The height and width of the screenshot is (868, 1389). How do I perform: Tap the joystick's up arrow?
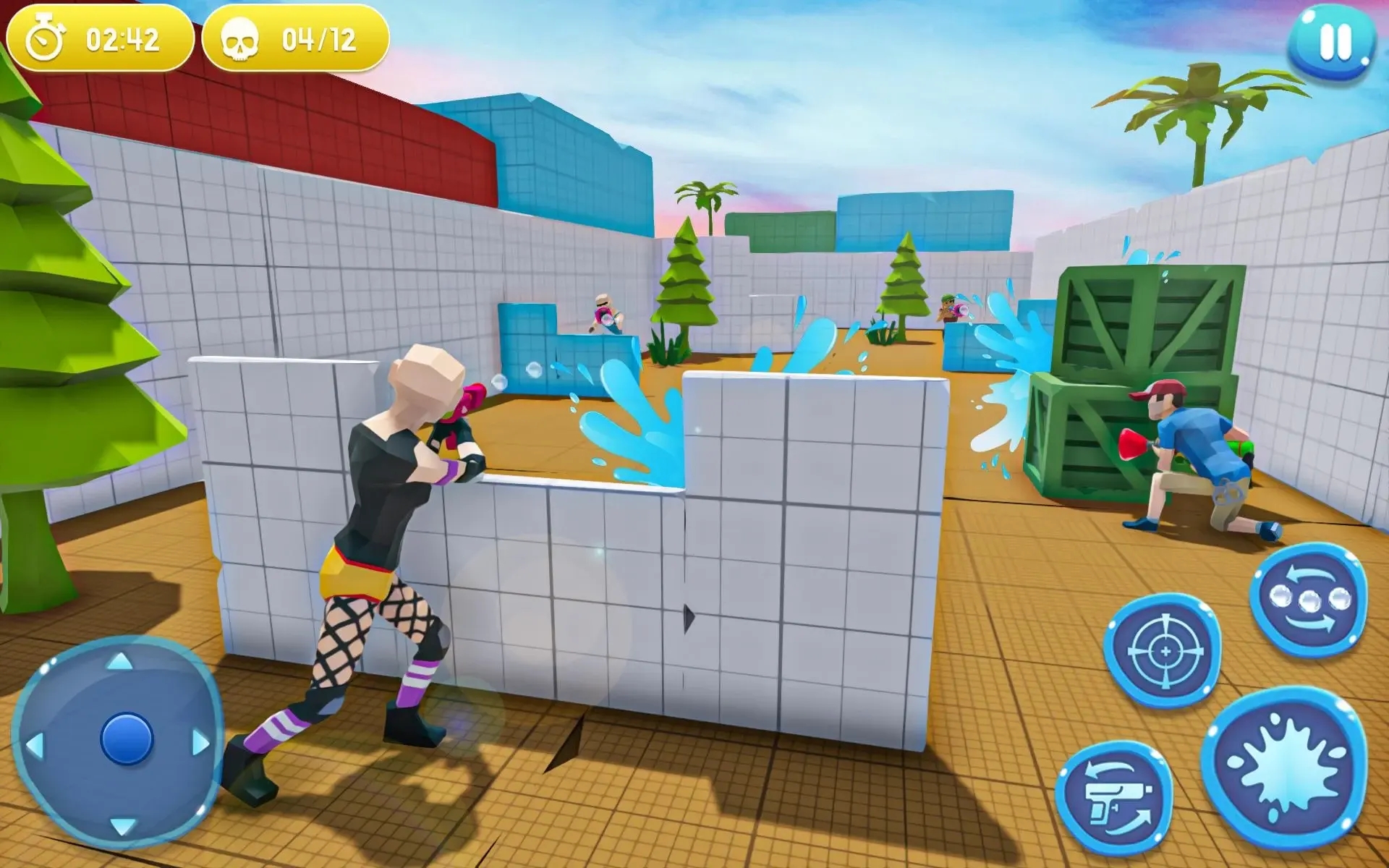pos(120,660)
